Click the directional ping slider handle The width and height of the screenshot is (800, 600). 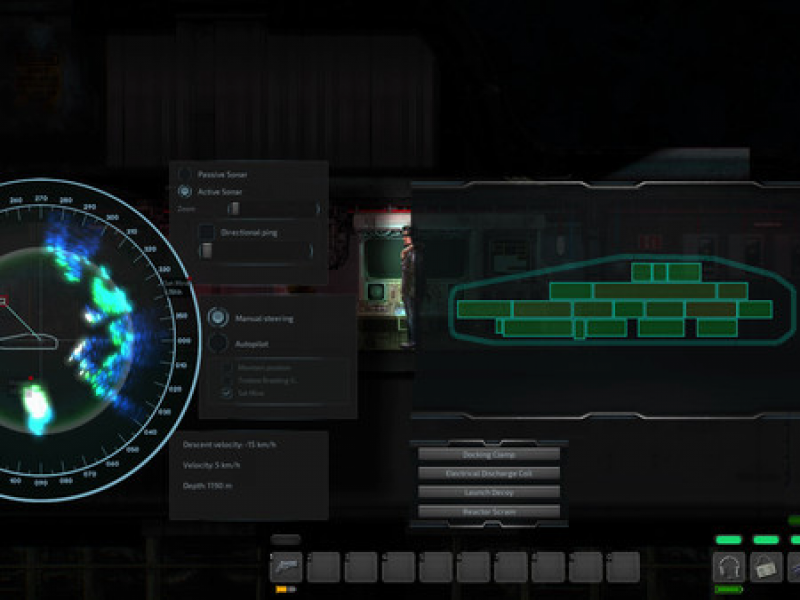[206, 251]
